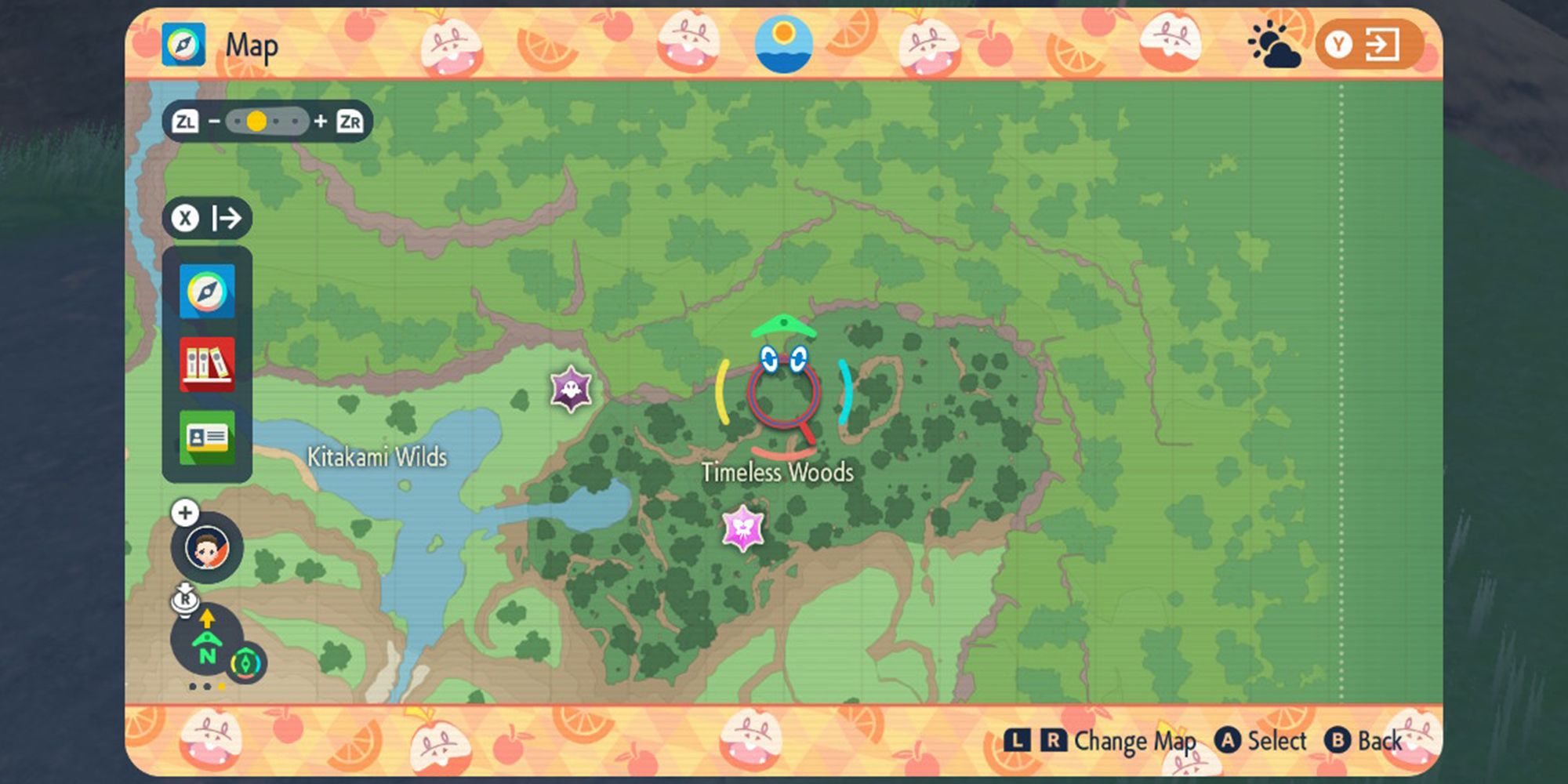Screen dimensions: 1568x784
Task: Open the green Profile icon in the sidebar
Action: tap(206, 437)
